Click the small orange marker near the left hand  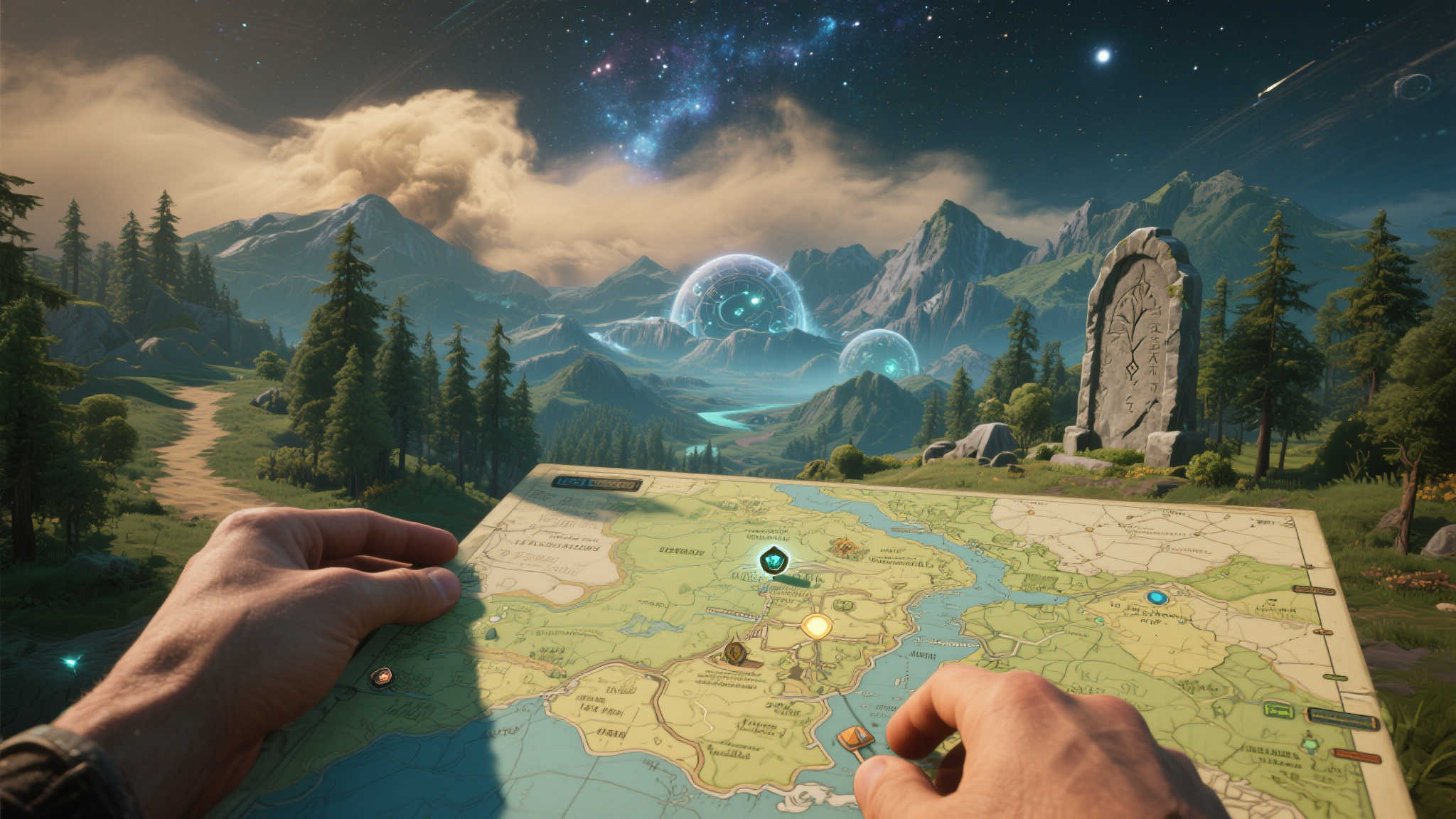point(382,677)
